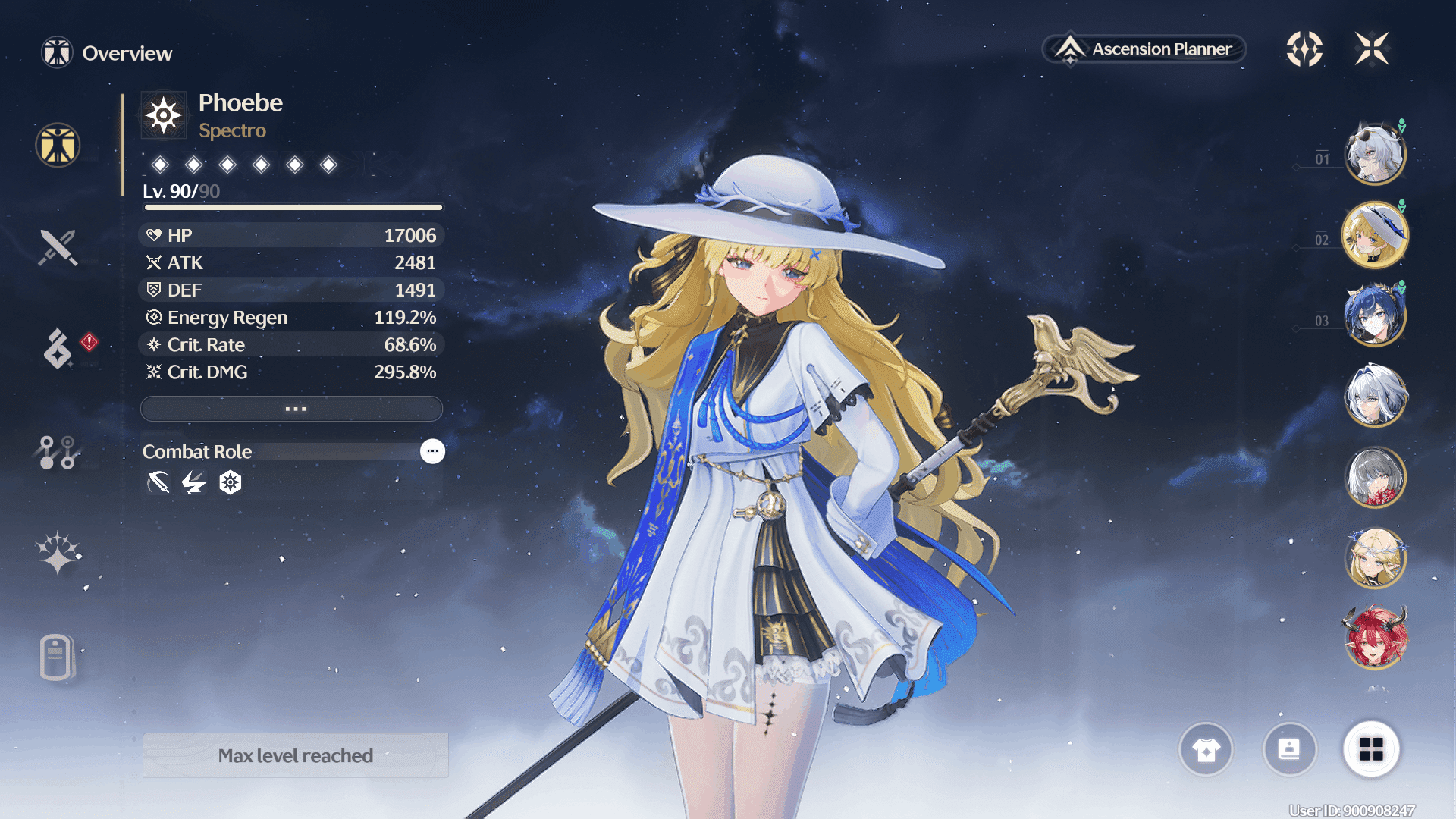This screenshot has width=1456, height=819.
Task: Choose the red-haired horned character portrait
Action: click(1375, 639)
